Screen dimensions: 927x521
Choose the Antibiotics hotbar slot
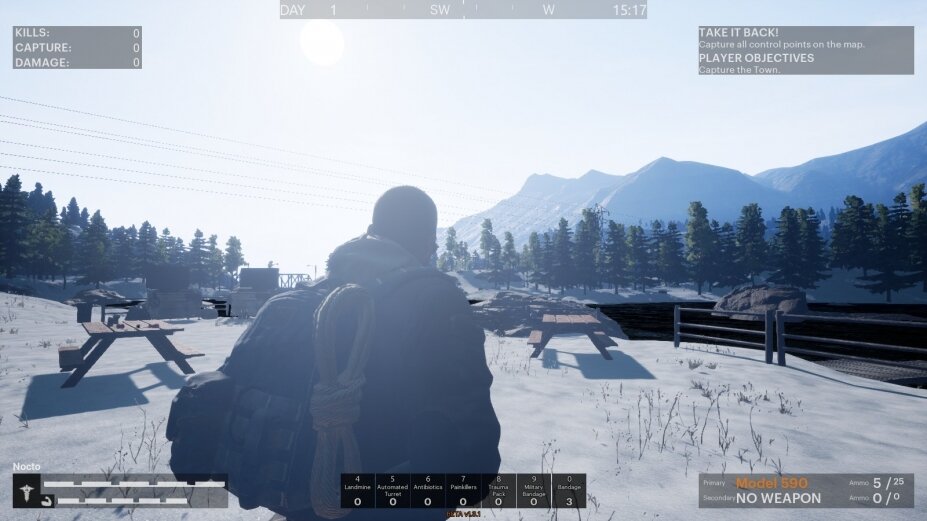coord(428,490)
